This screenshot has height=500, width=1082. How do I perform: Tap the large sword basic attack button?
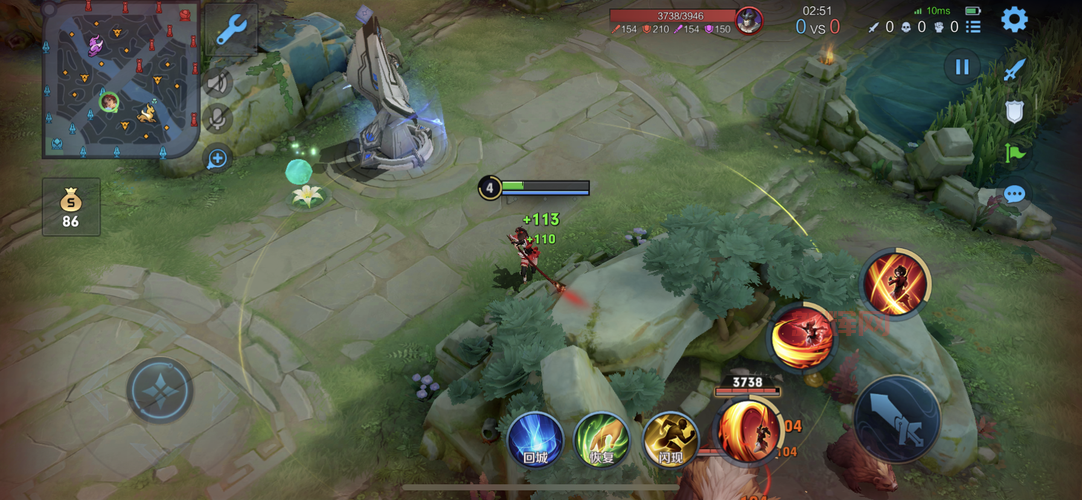[897, 418]
